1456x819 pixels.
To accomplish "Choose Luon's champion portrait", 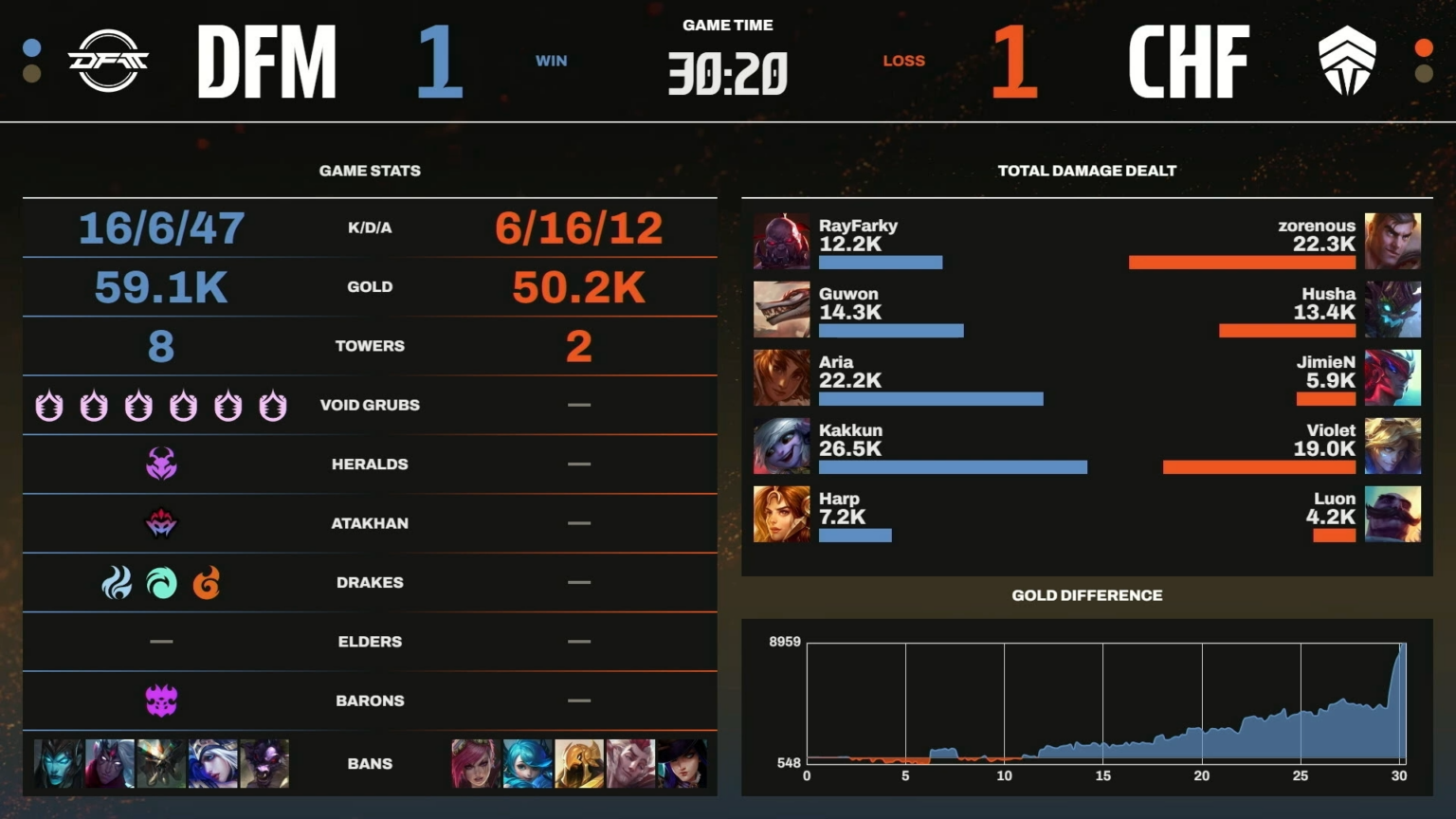I will click(1392, 514).
